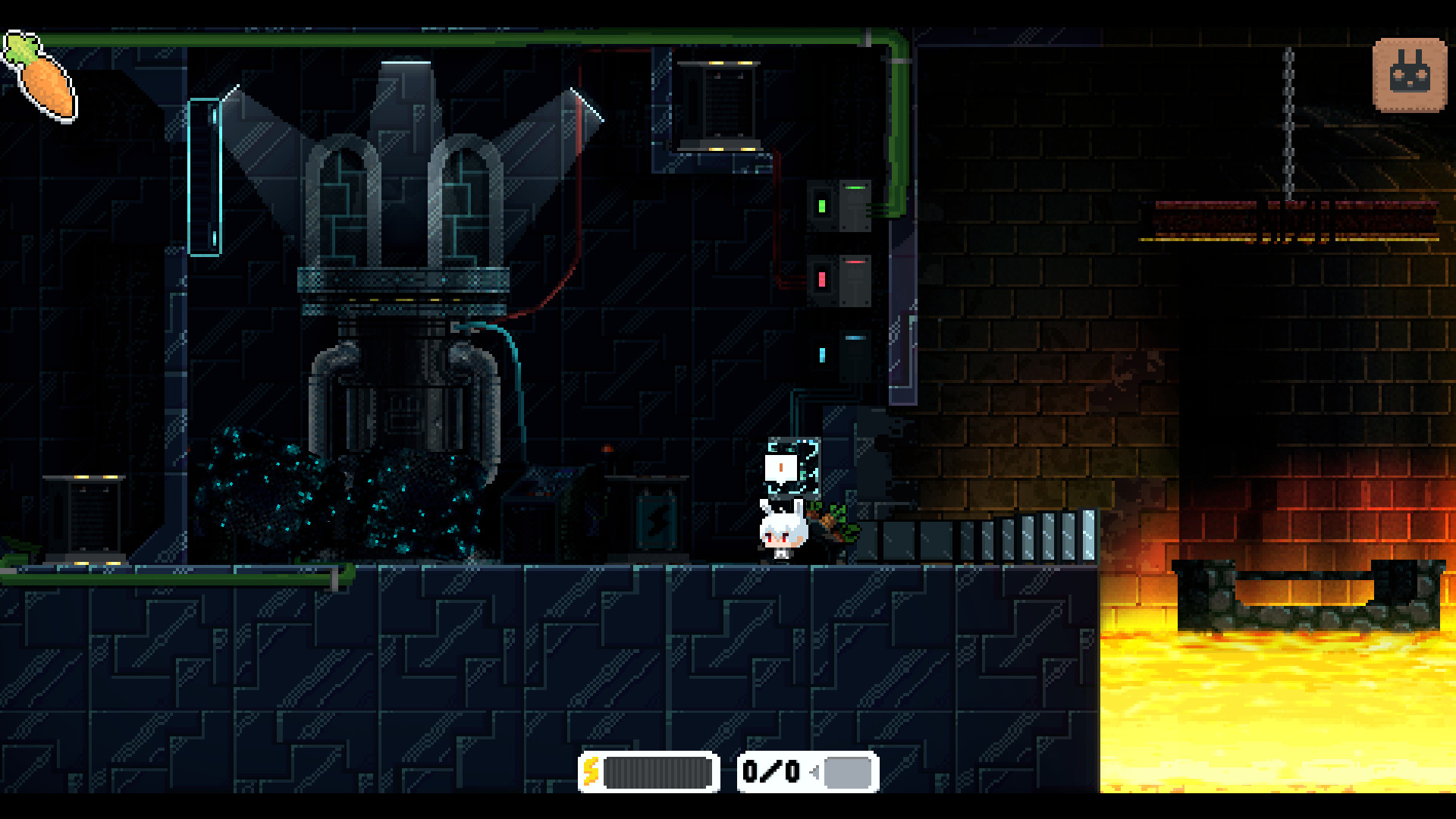This screenshot has width=1456, height=819.
Task: Click the yellow lightning bolt on the energy bar
Action: (x=593, y=773)
